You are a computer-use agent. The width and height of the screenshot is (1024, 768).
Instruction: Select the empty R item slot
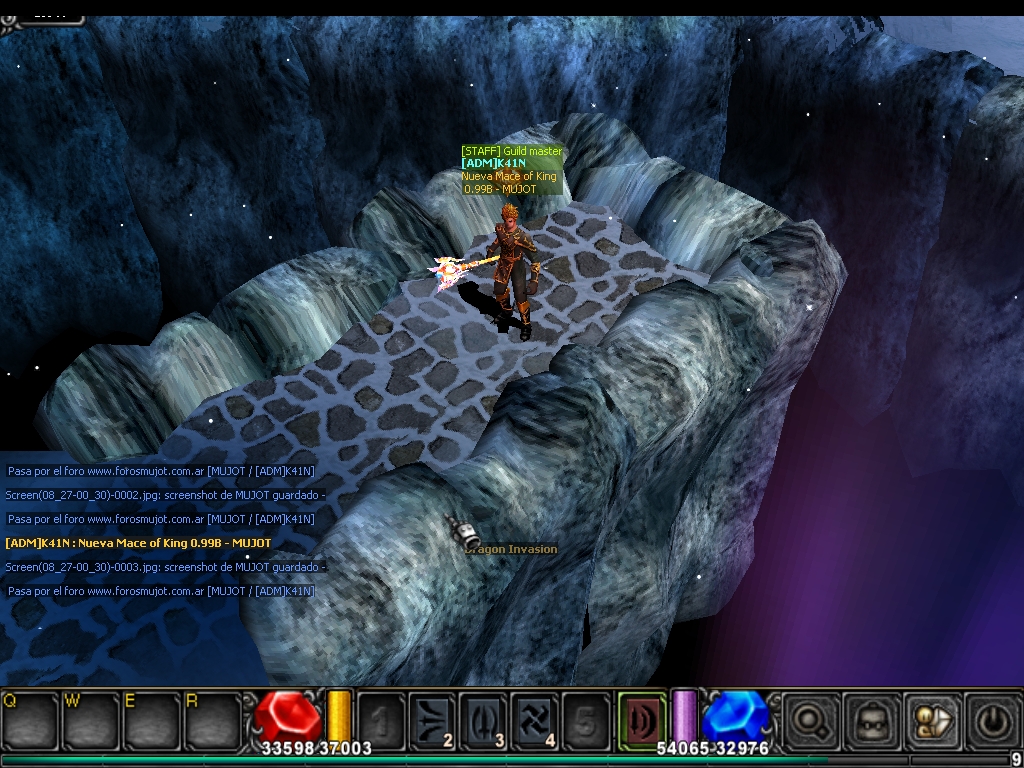tap(211, 720)
